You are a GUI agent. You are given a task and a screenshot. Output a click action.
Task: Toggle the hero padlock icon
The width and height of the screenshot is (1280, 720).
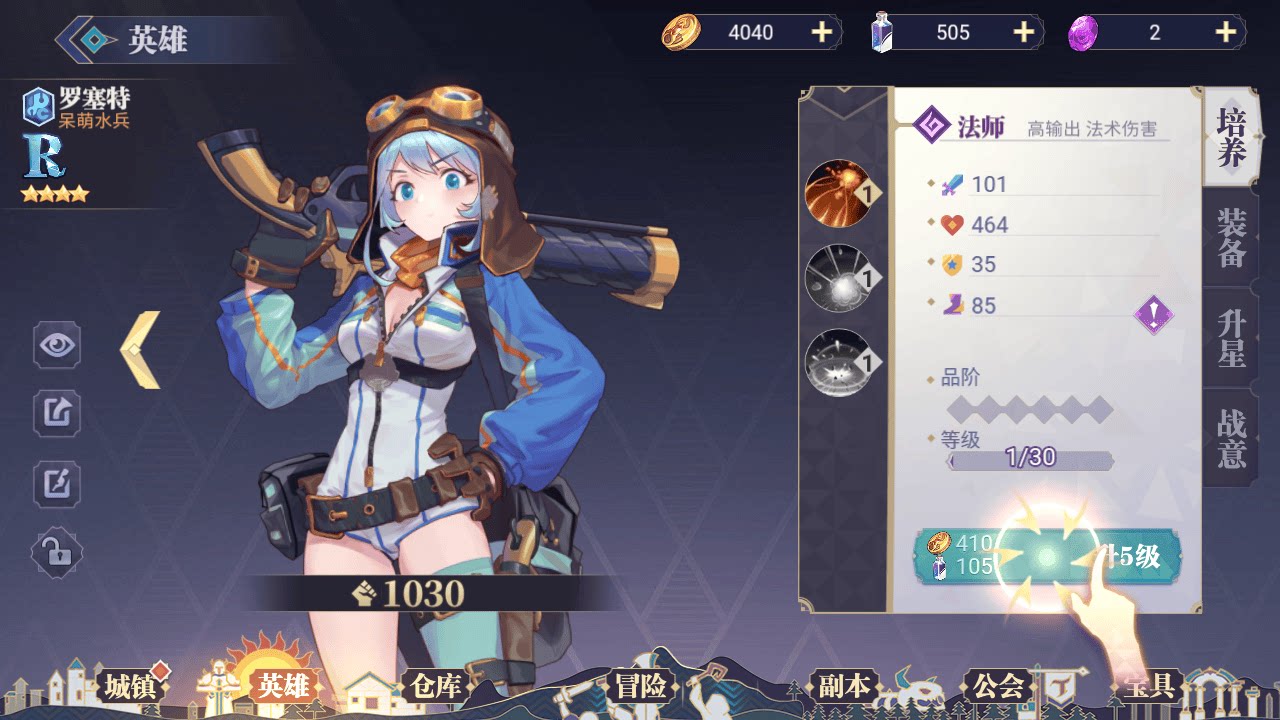[57, 550]
